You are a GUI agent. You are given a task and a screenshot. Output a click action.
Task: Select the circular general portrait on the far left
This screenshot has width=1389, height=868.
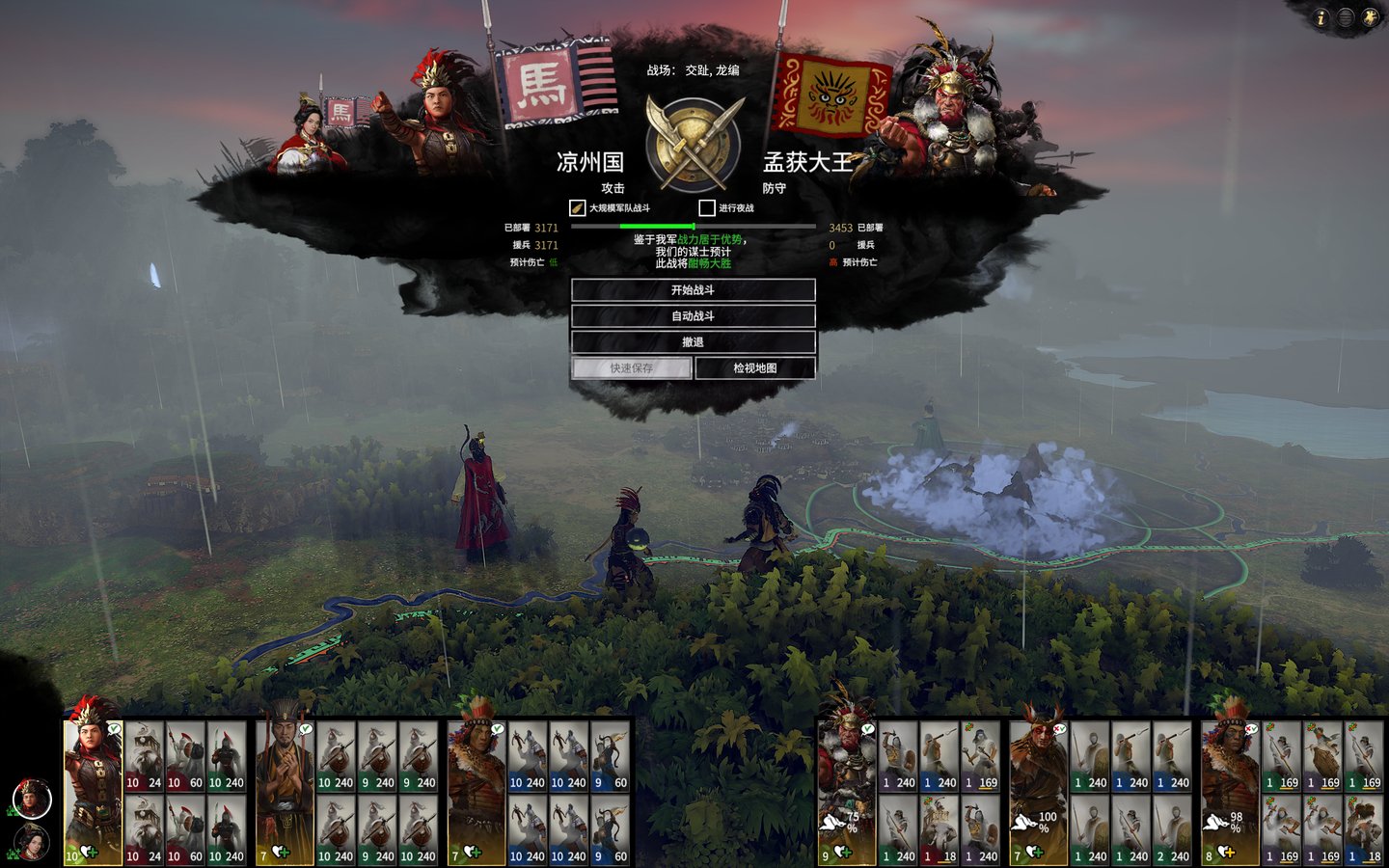(32, 799)
